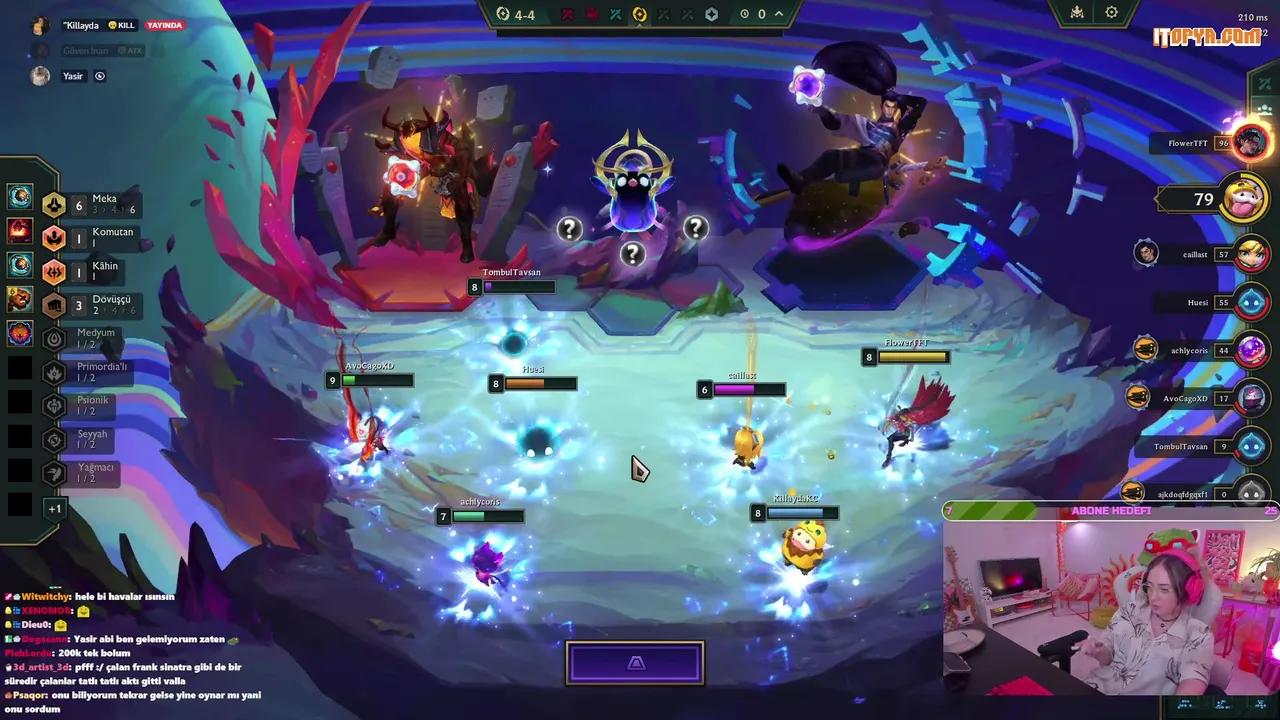The width and height of the screenshot is (1280, 720).
Task: Collapse the stage tracker with the chevron
Action: (x=778, y=13)
